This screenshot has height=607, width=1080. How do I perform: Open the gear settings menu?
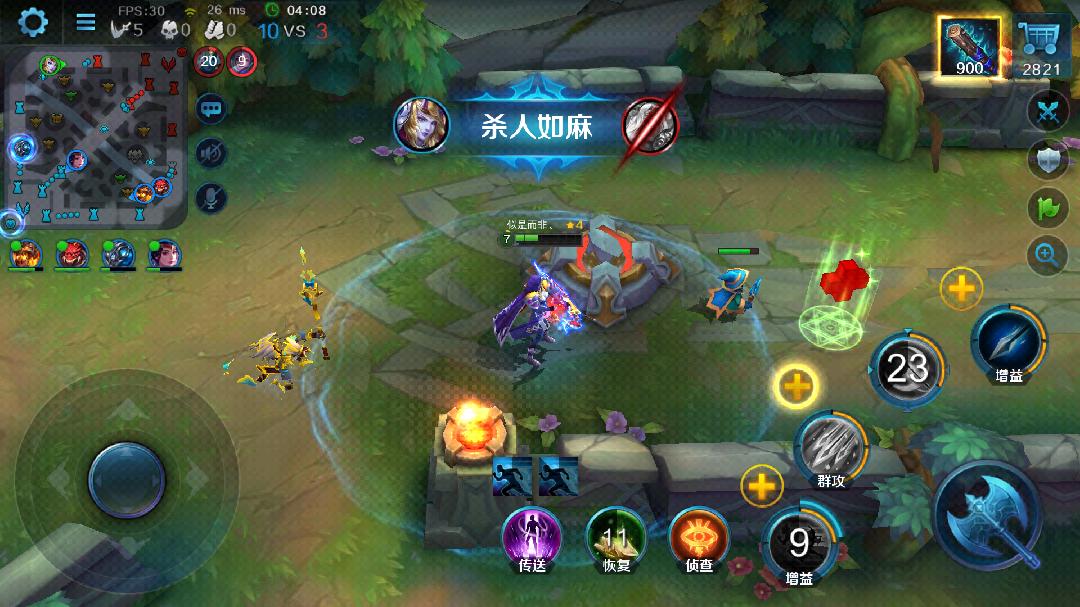(x=33, y=21)
